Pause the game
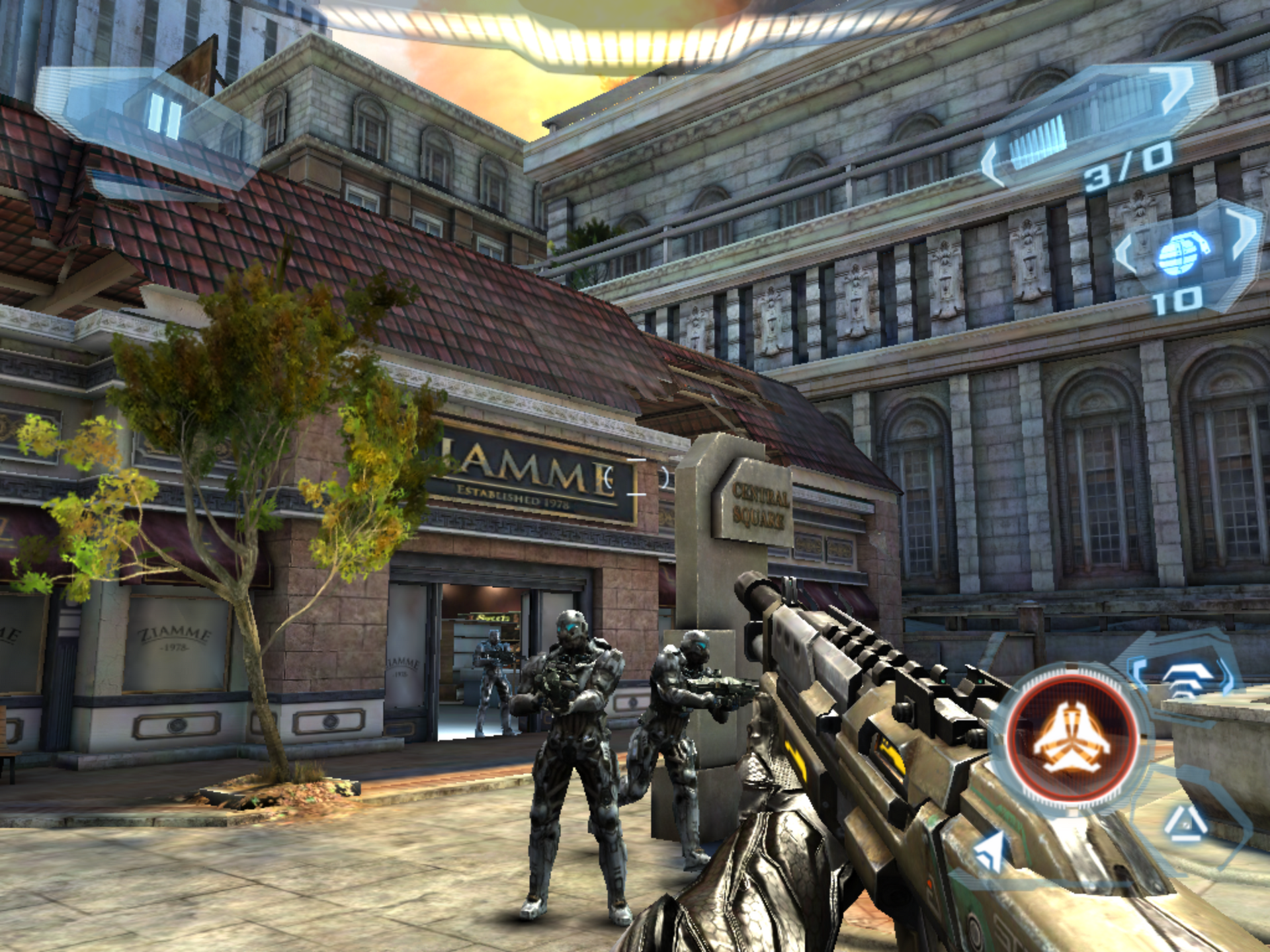Image resolution: width=1270 pixels, height=952 pixels. [164, 117]
